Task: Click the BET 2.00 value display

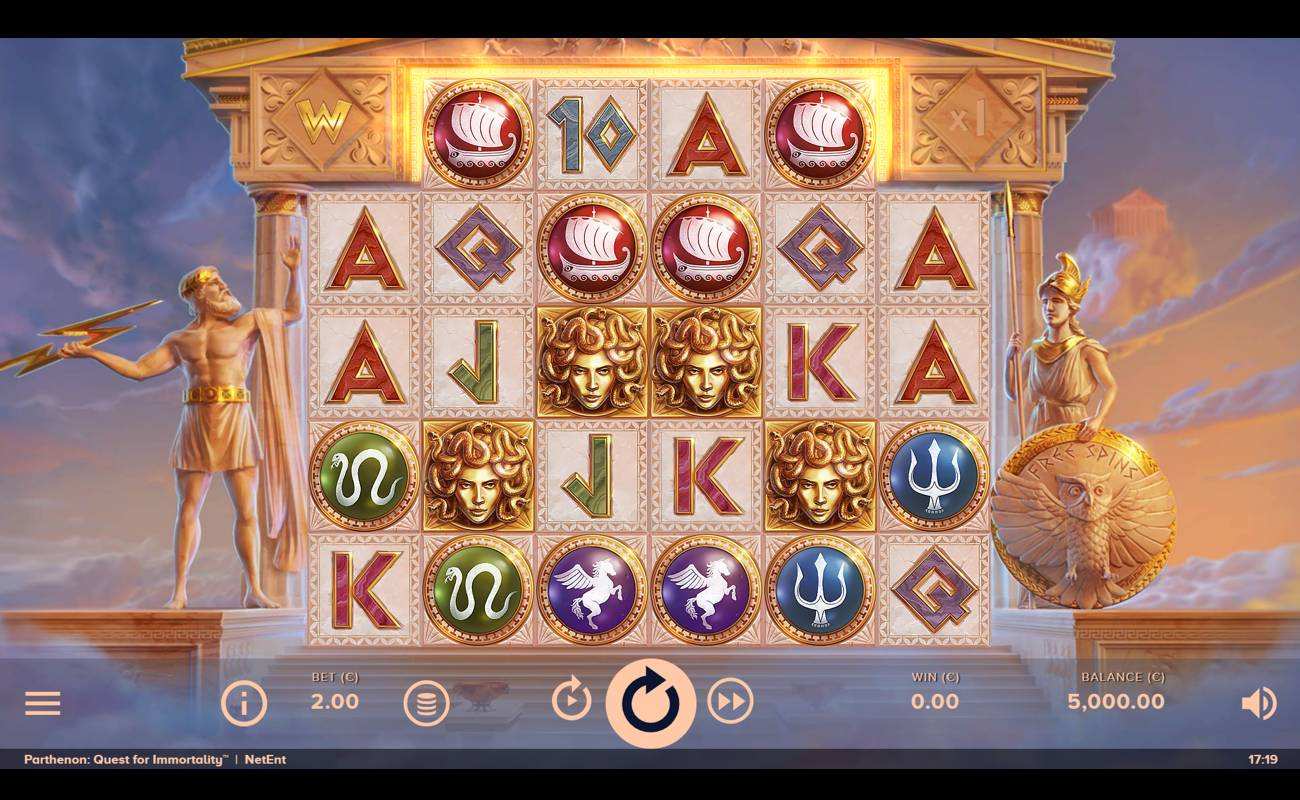Action: click(x=334, y=701)
